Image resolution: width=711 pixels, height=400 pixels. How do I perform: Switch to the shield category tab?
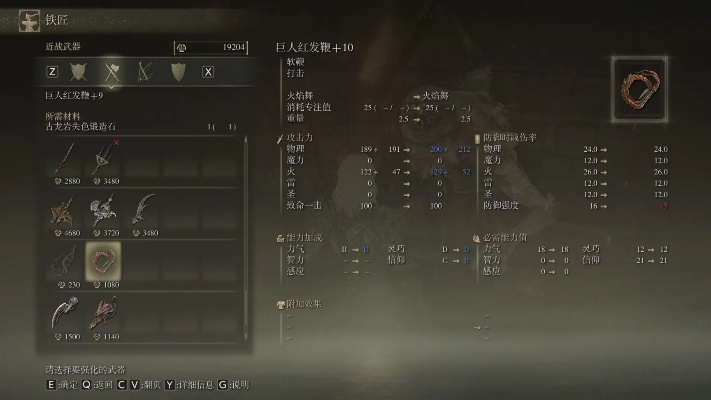(178, 71)
